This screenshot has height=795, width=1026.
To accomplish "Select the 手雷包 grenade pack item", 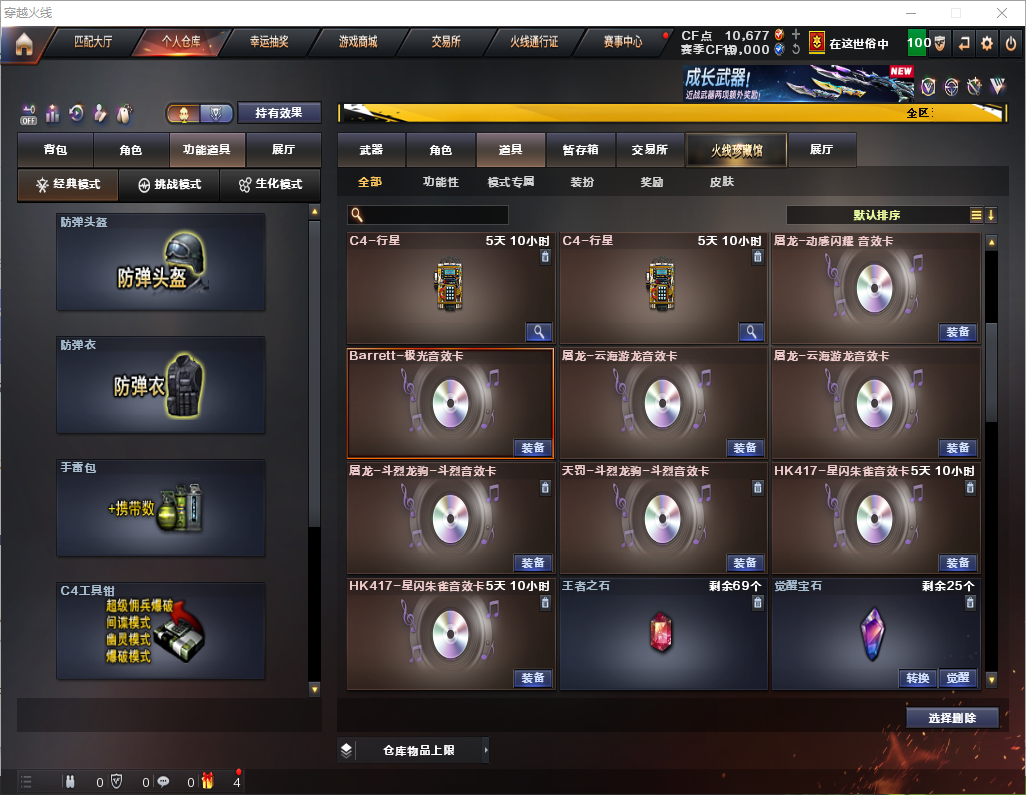I will (x=161, y=507).
